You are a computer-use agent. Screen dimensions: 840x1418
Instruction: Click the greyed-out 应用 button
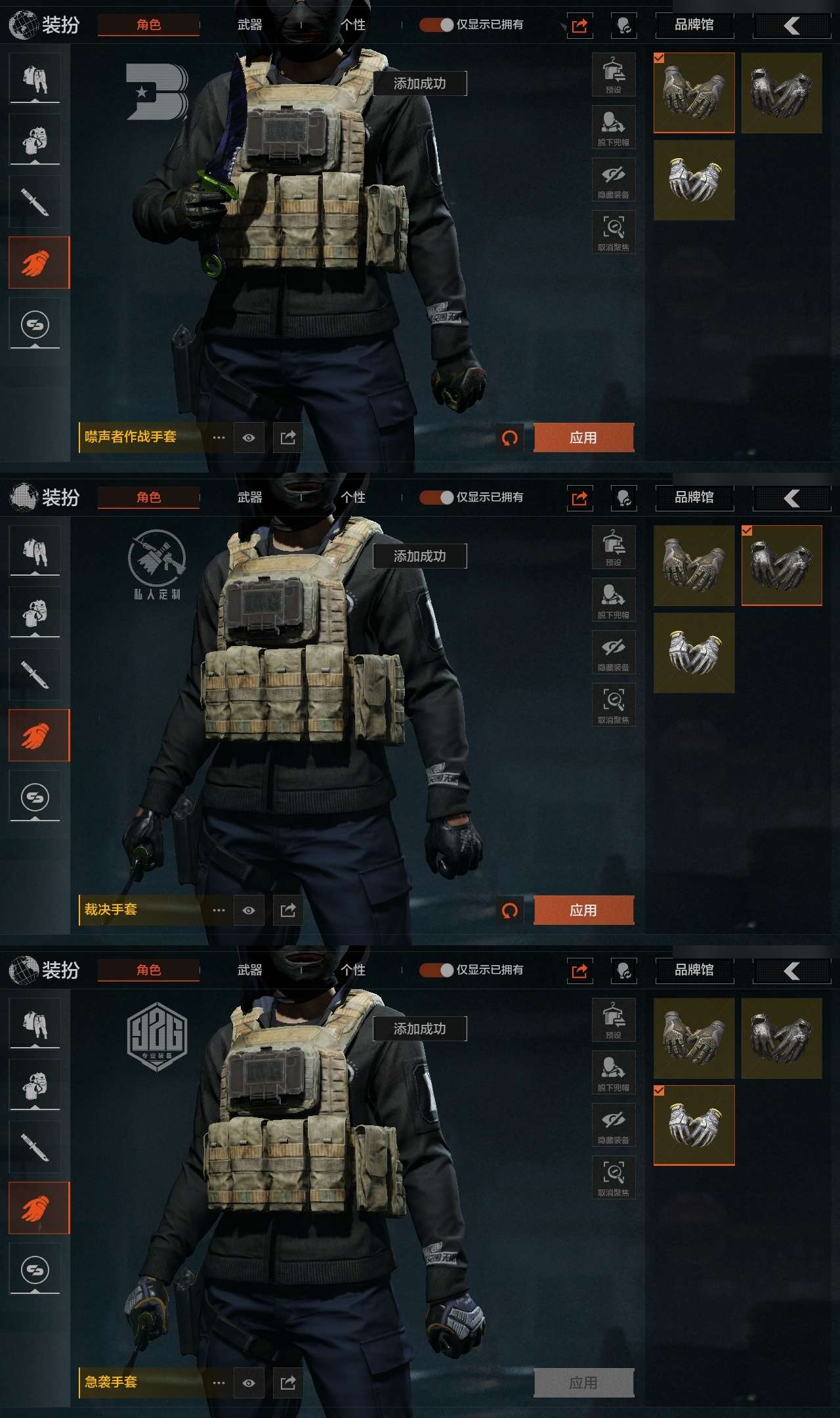[x=583, y=1383]
